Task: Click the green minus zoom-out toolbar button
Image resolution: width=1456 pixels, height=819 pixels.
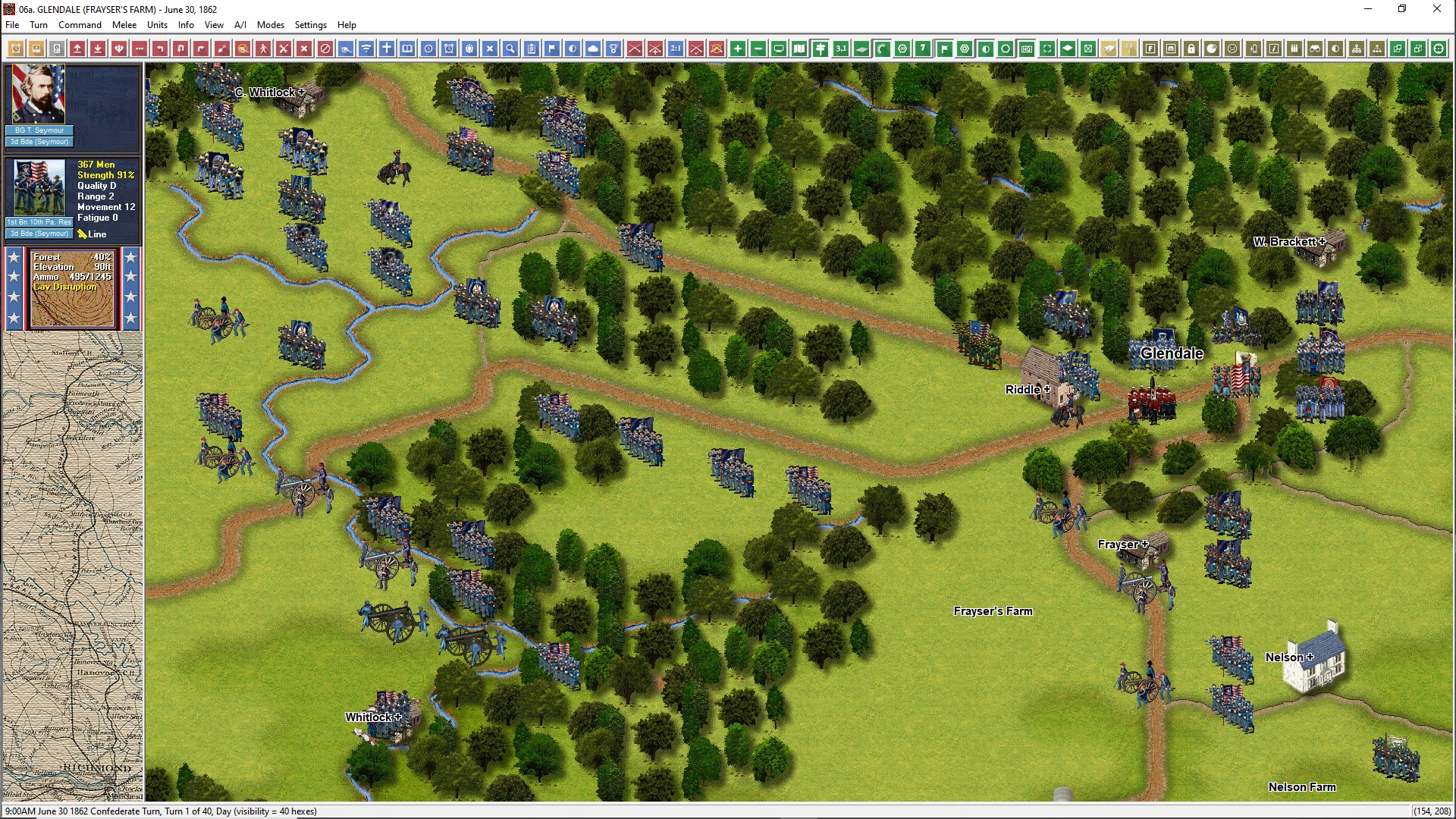Action: 758,49
